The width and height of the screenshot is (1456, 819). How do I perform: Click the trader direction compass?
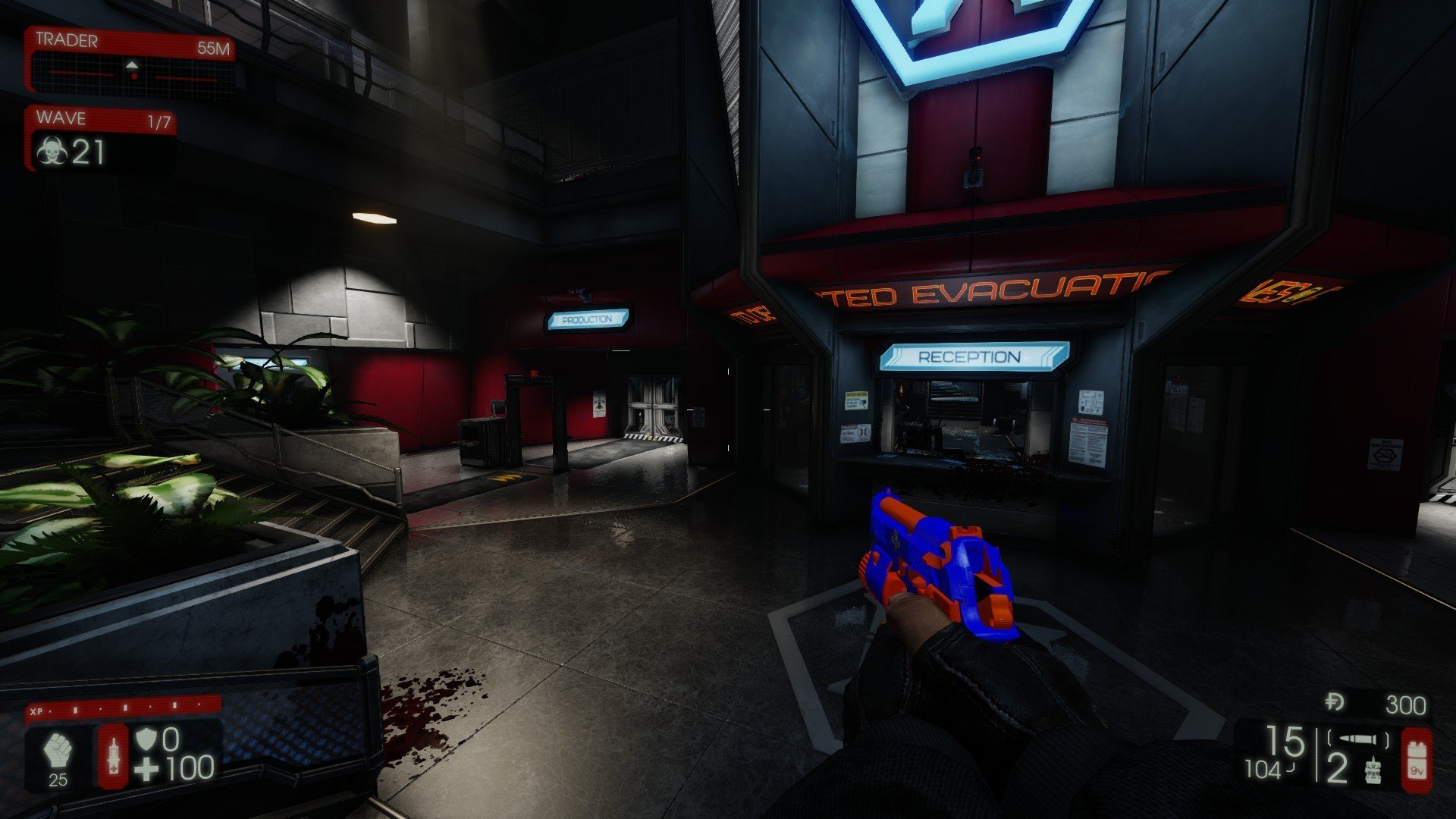[x=133, y=72]
